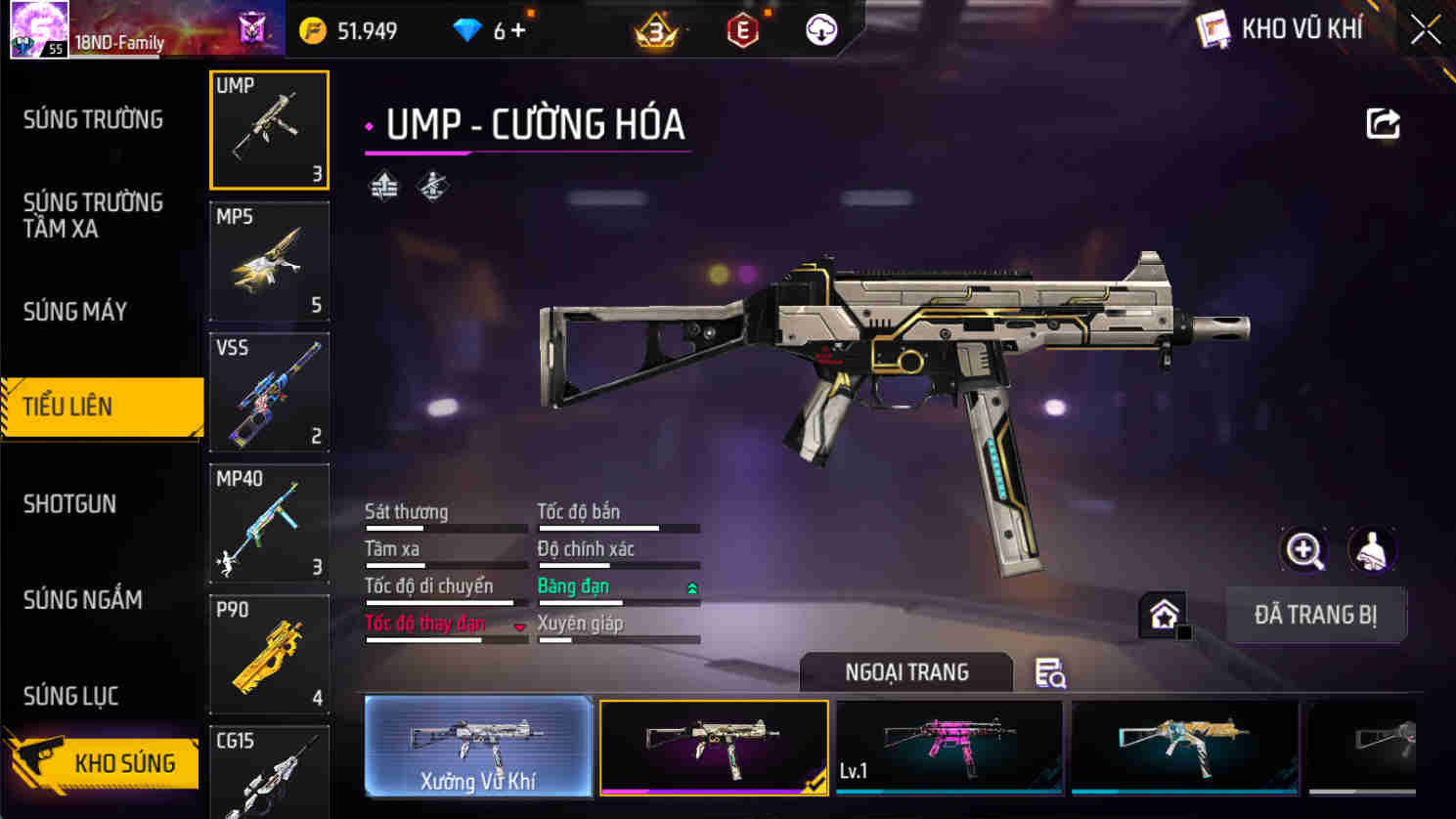Select the golden P90 tile
The height and width of the screenshot is (819, 1456).
click(x=269, y=654)
